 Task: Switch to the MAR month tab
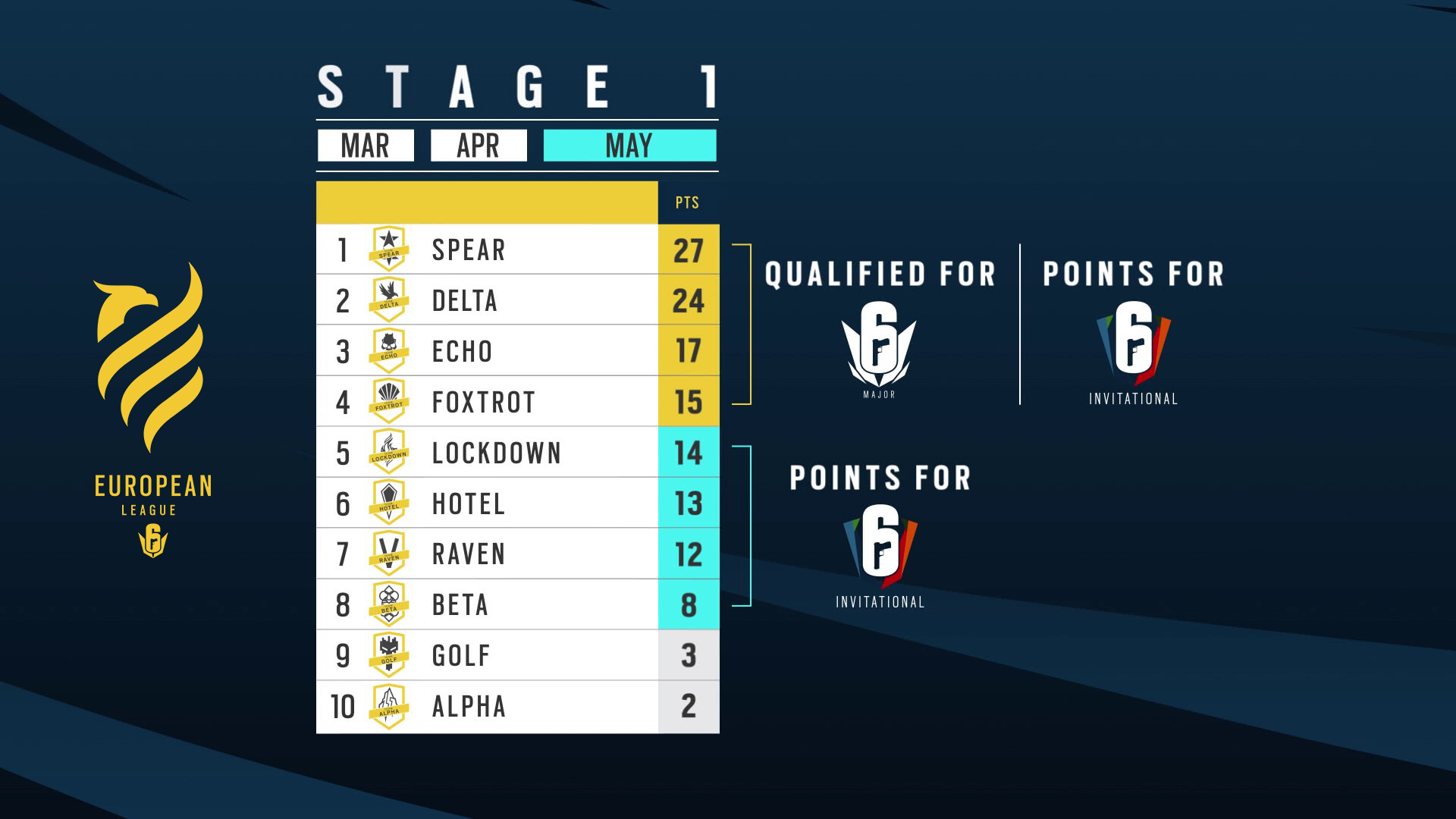click(x=366, y=146)
